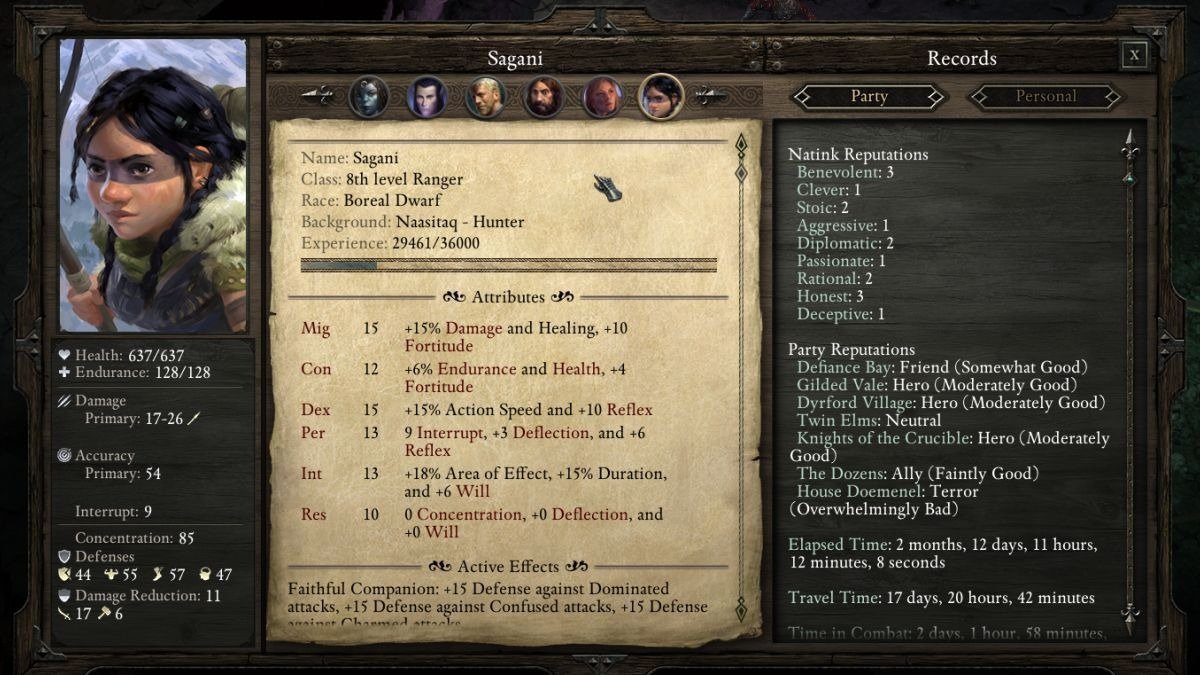Go to previous character with left arrow

[x=318, y=96]
